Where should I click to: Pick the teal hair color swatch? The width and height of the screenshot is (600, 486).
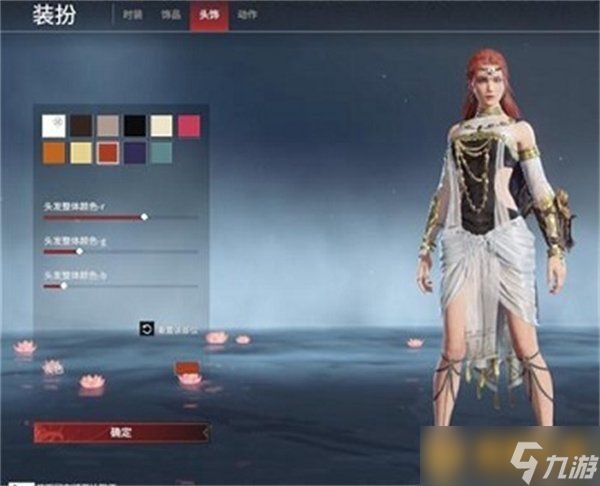coord(162,152)
